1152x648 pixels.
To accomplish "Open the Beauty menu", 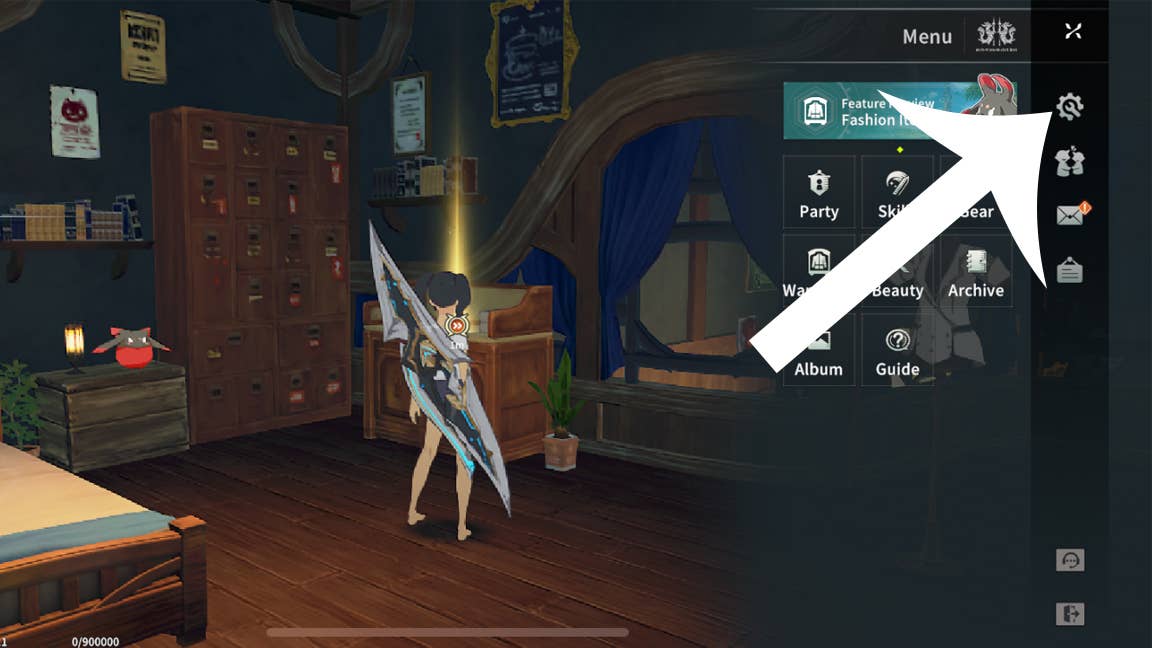I will coord(897,272).
